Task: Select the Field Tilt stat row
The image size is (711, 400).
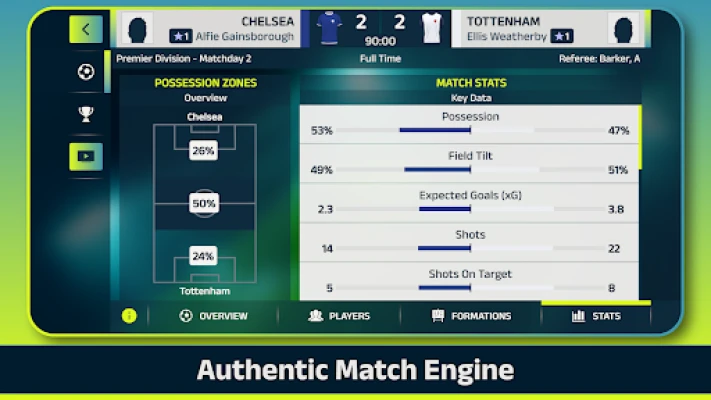Action: [x=469, y=163]
